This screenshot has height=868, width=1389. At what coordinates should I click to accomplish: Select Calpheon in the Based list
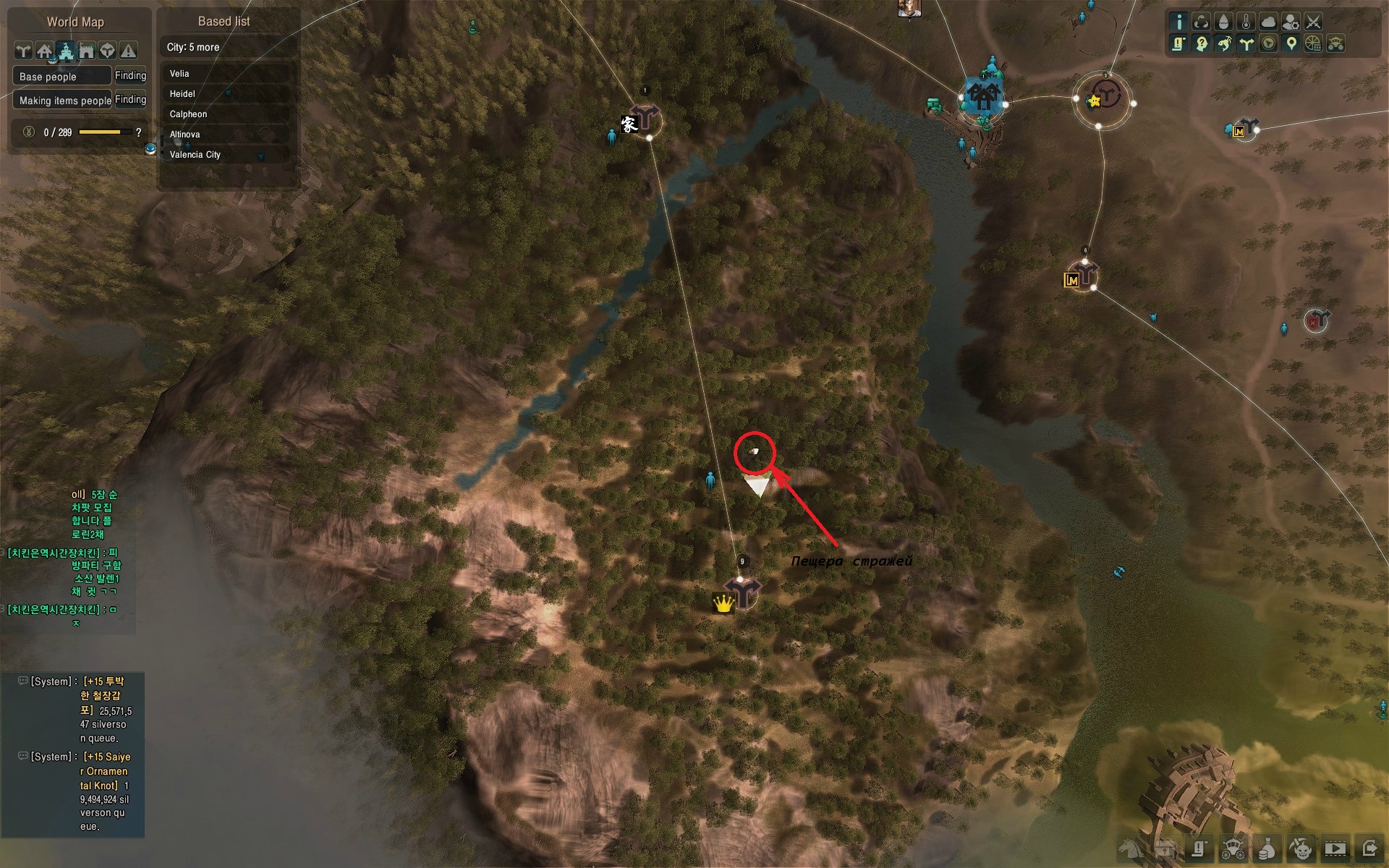click(x=188, y=114)
